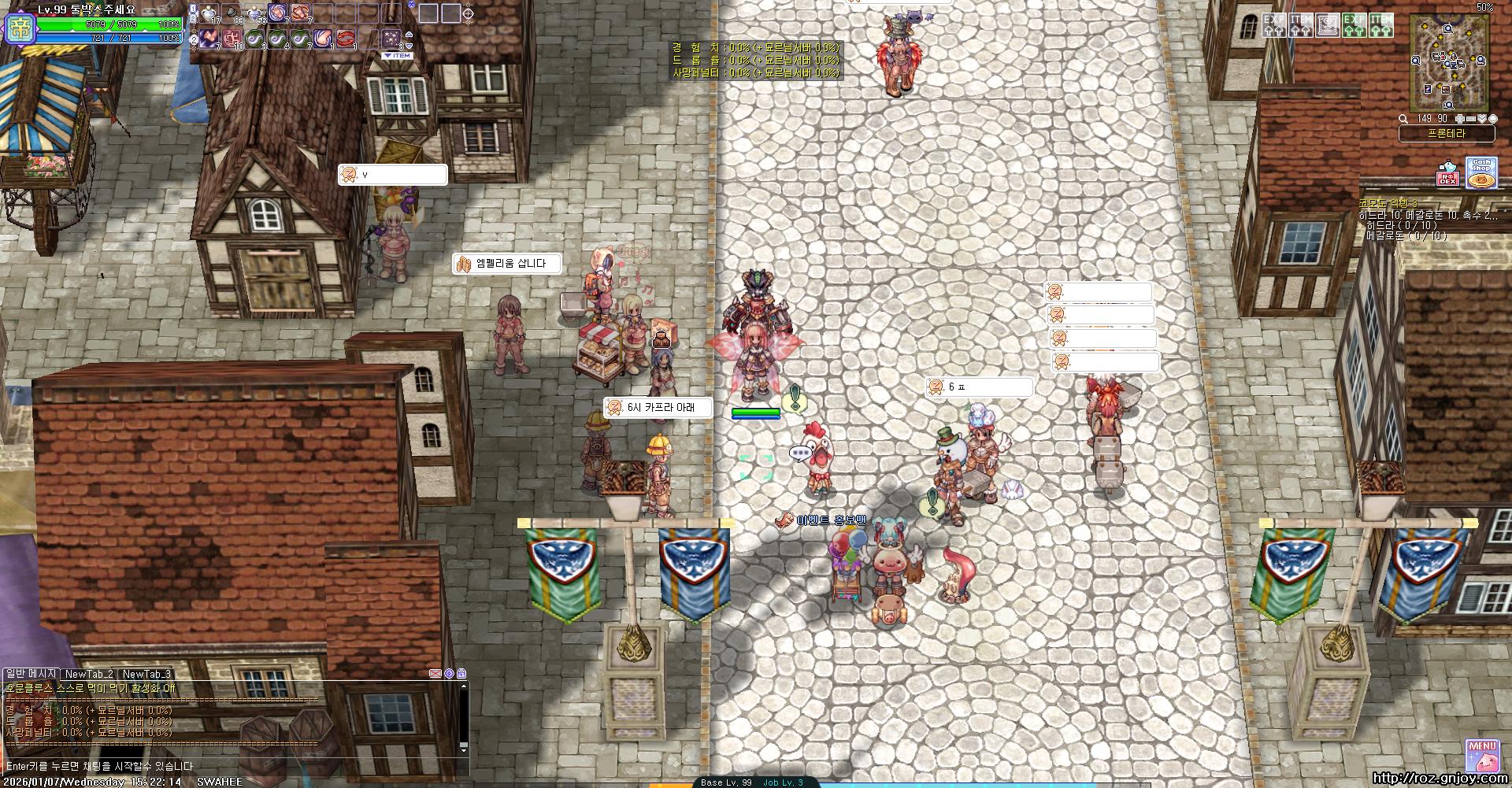Expand the ITEM dropdown under hotbar
The image size is (1512, 788).
398,56
